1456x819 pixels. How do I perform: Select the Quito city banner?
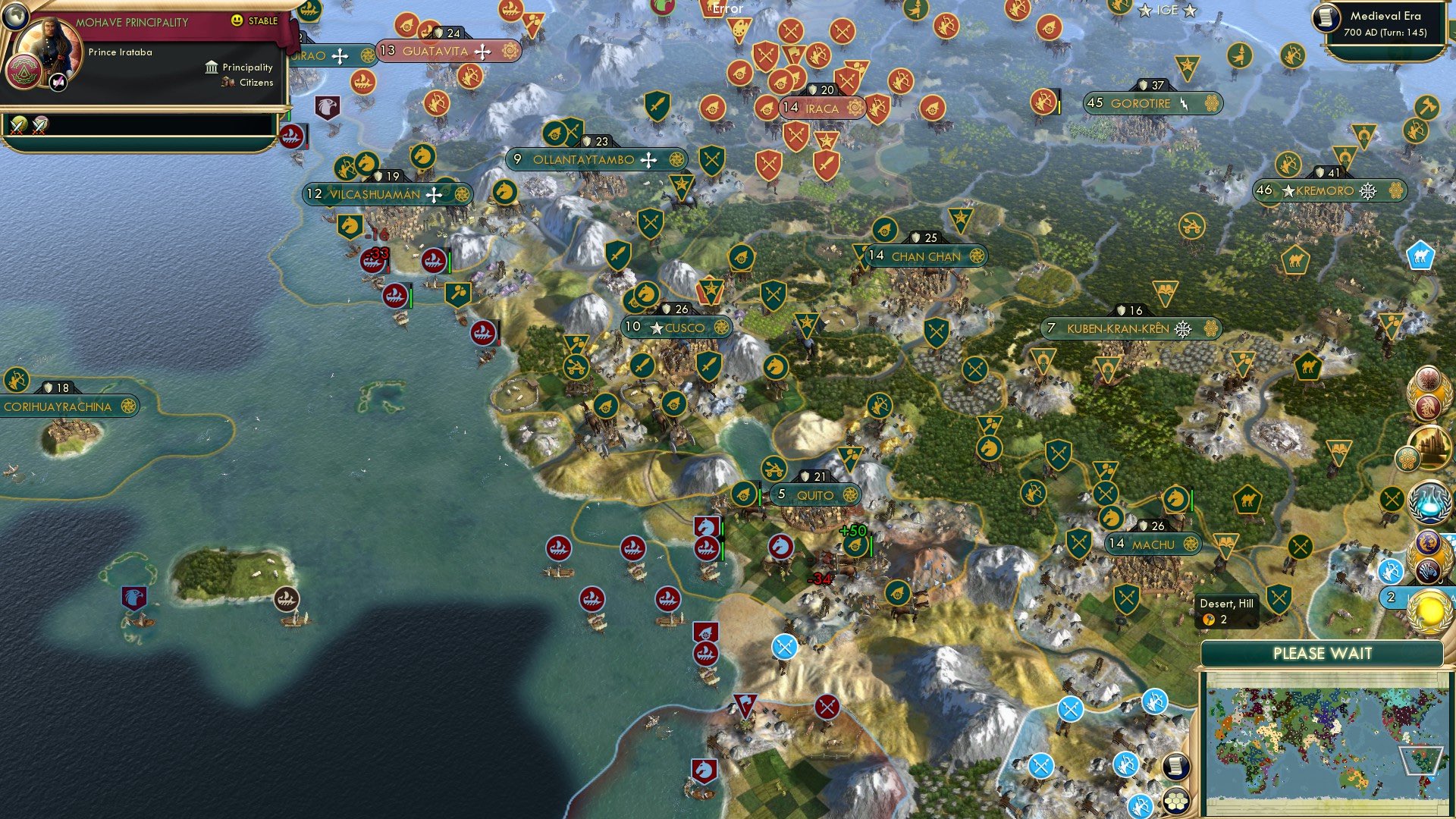pyautogui.click(x=814, y=494)
